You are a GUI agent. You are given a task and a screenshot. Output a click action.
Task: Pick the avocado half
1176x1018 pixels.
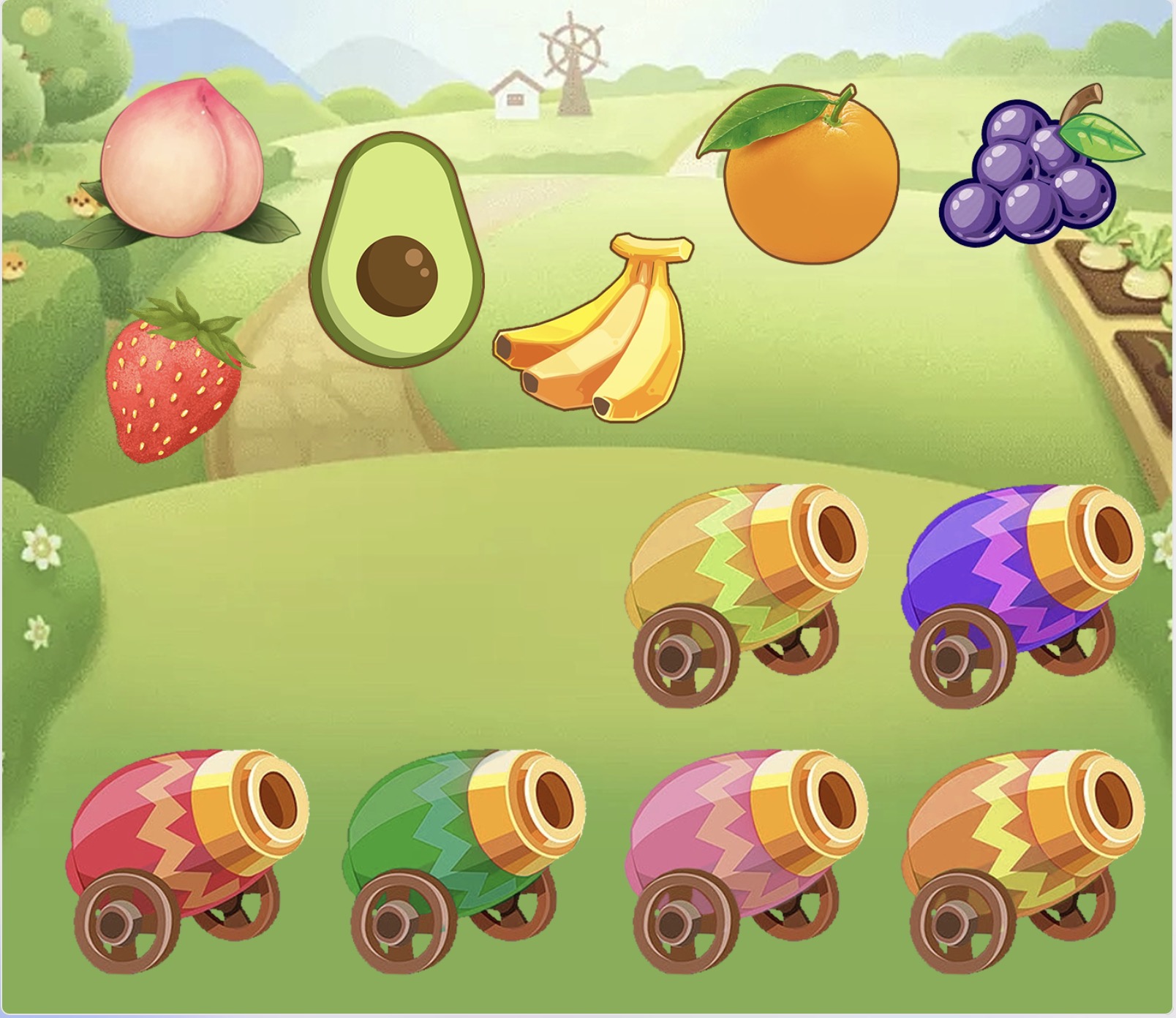(396, 252)
